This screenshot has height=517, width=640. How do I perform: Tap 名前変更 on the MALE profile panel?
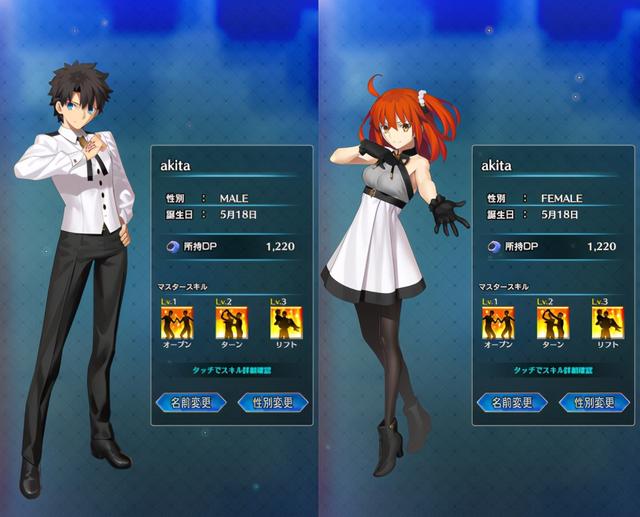click(x=191, y=402)
